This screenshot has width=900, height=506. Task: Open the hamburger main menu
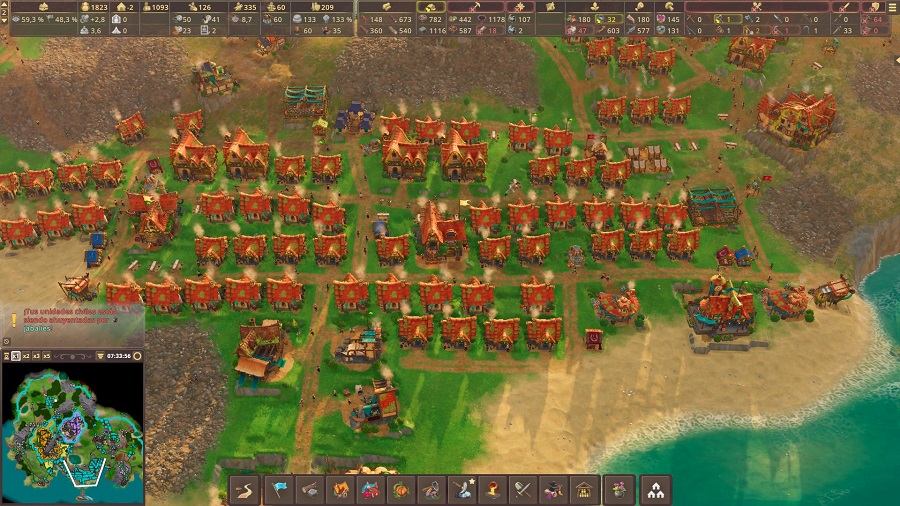tap(892, 6)
